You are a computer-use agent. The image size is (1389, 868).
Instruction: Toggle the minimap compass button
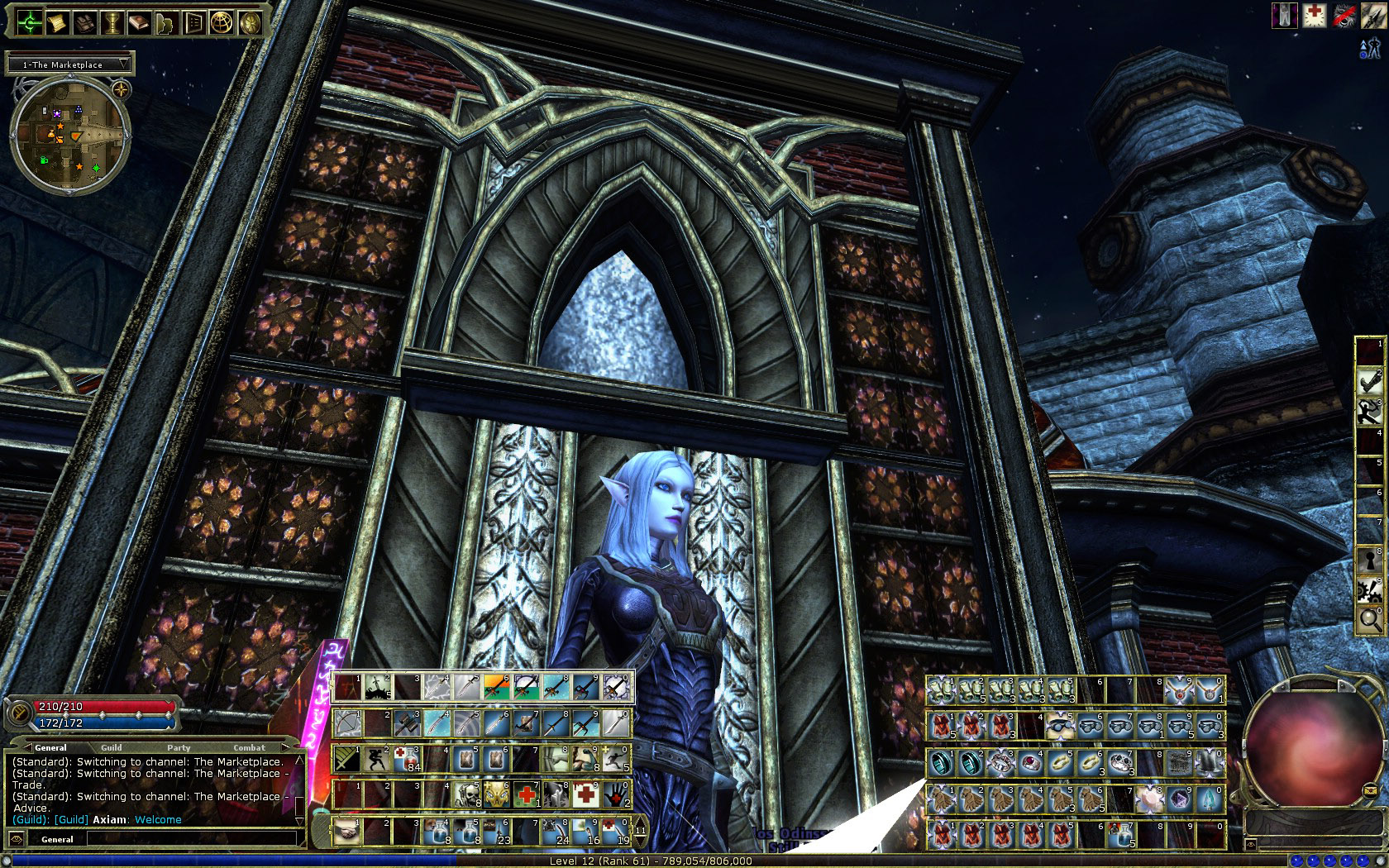click(x=121, y=88)
